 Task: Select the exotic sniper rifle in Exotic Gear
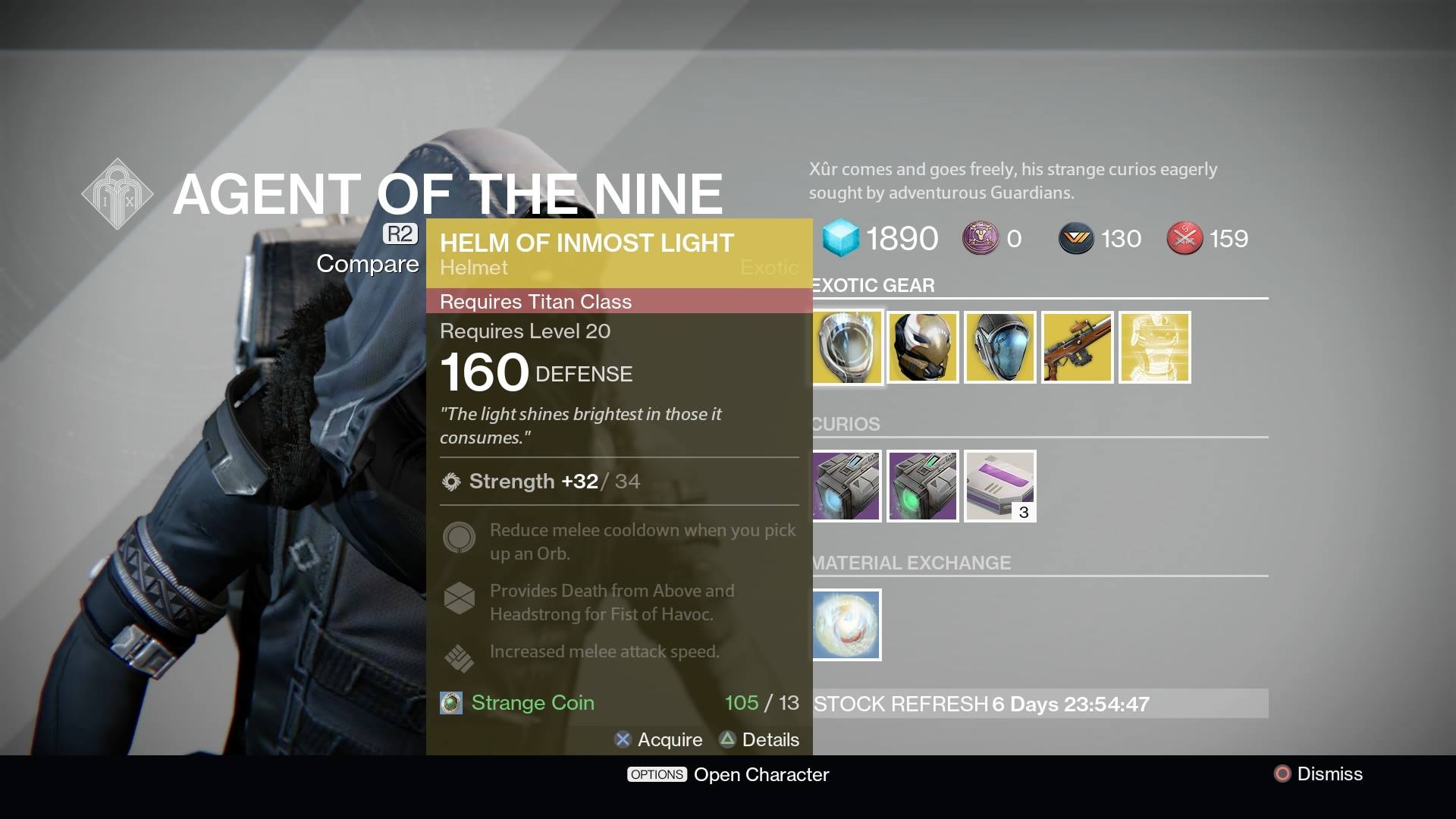1078,347
